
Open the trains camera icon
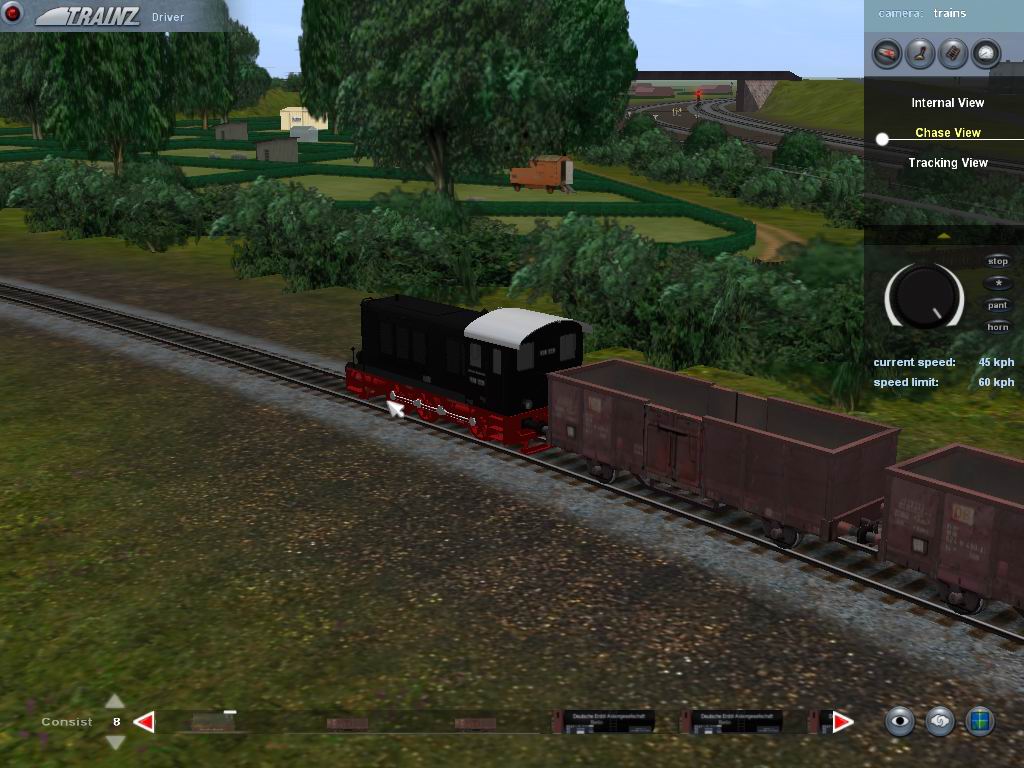pos(887,53)
